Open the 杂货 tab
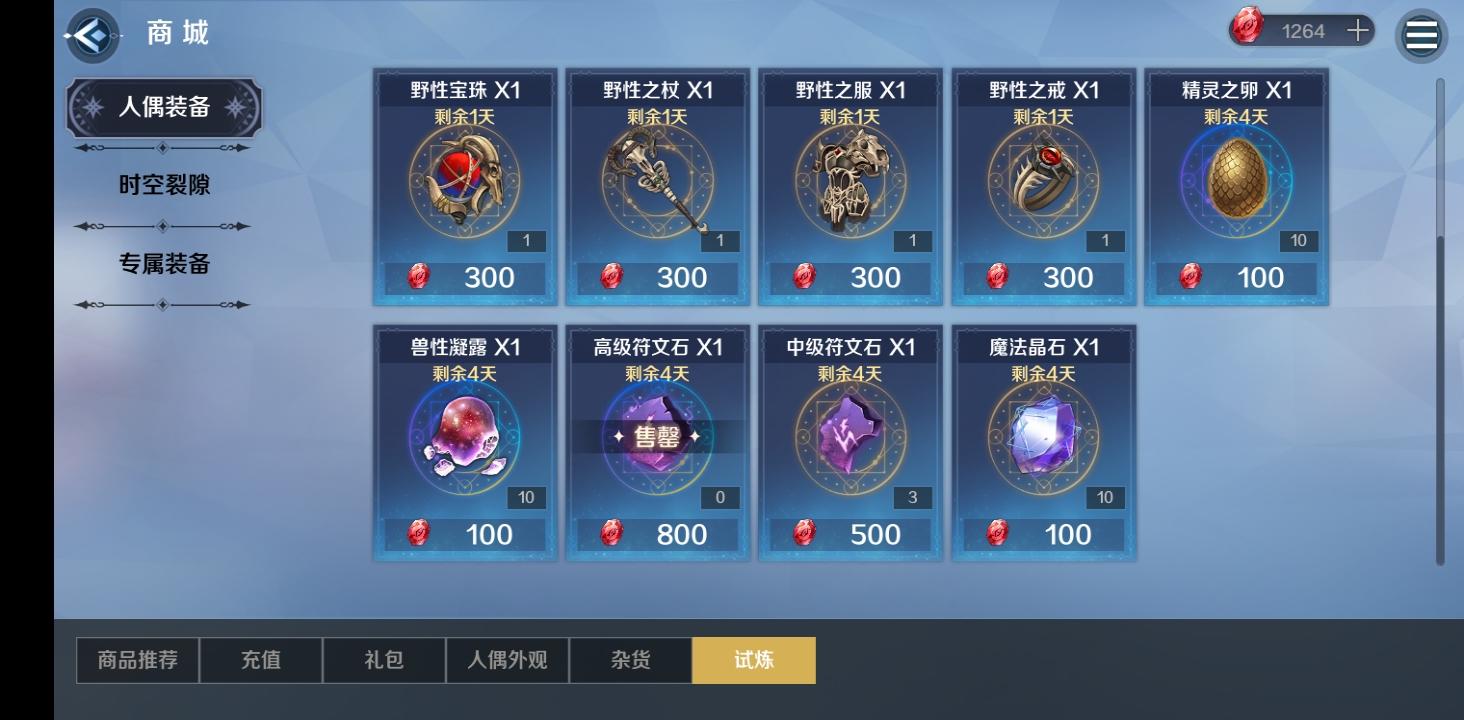Image resolution: width=1464 pixels, height=720 pixels. [630, 659]
